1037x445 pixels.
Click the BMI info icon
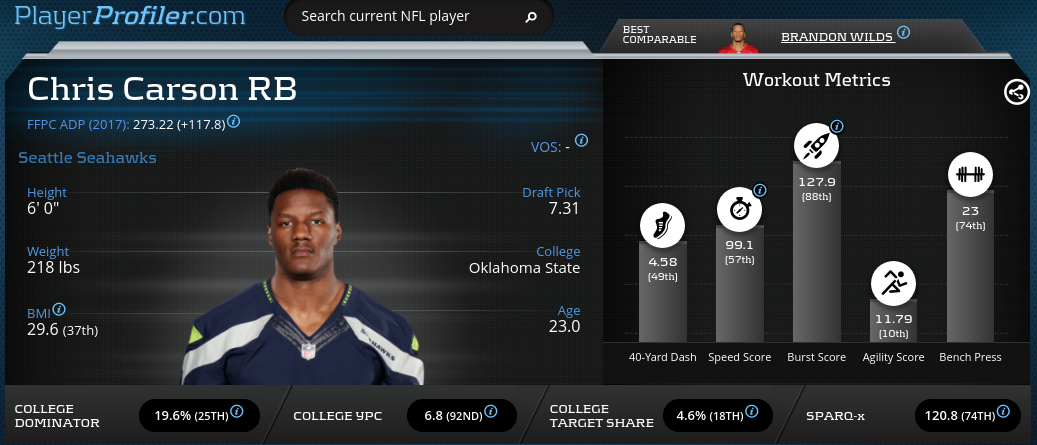(x=59, y=309)
